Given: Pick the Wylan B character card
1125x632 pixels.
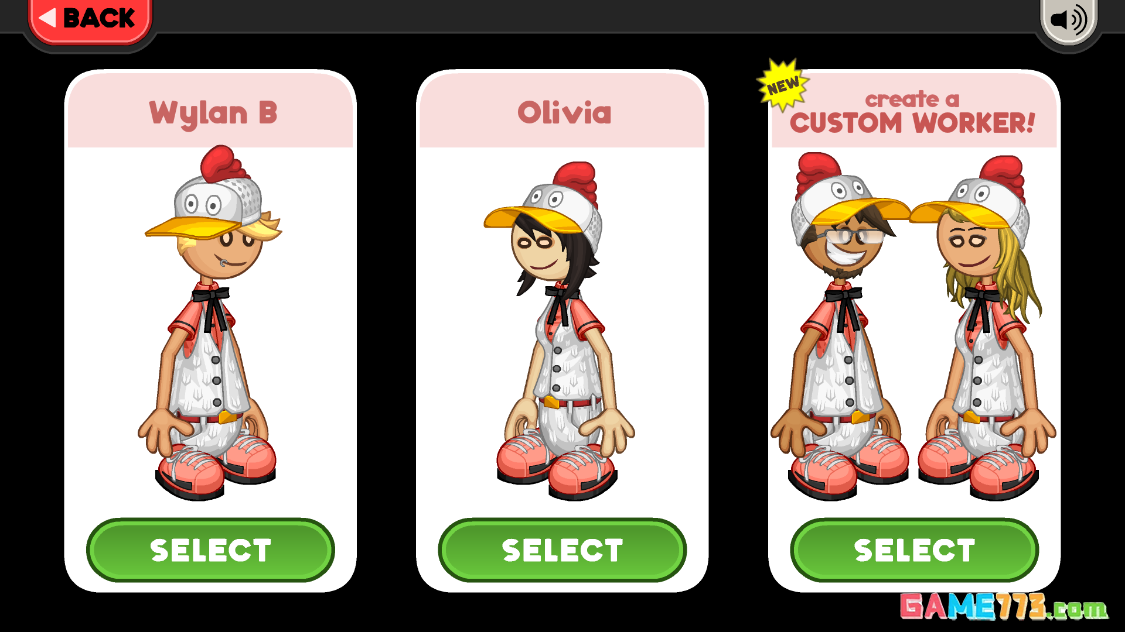Looking at the screenshot, I should (x=210, y=320).
